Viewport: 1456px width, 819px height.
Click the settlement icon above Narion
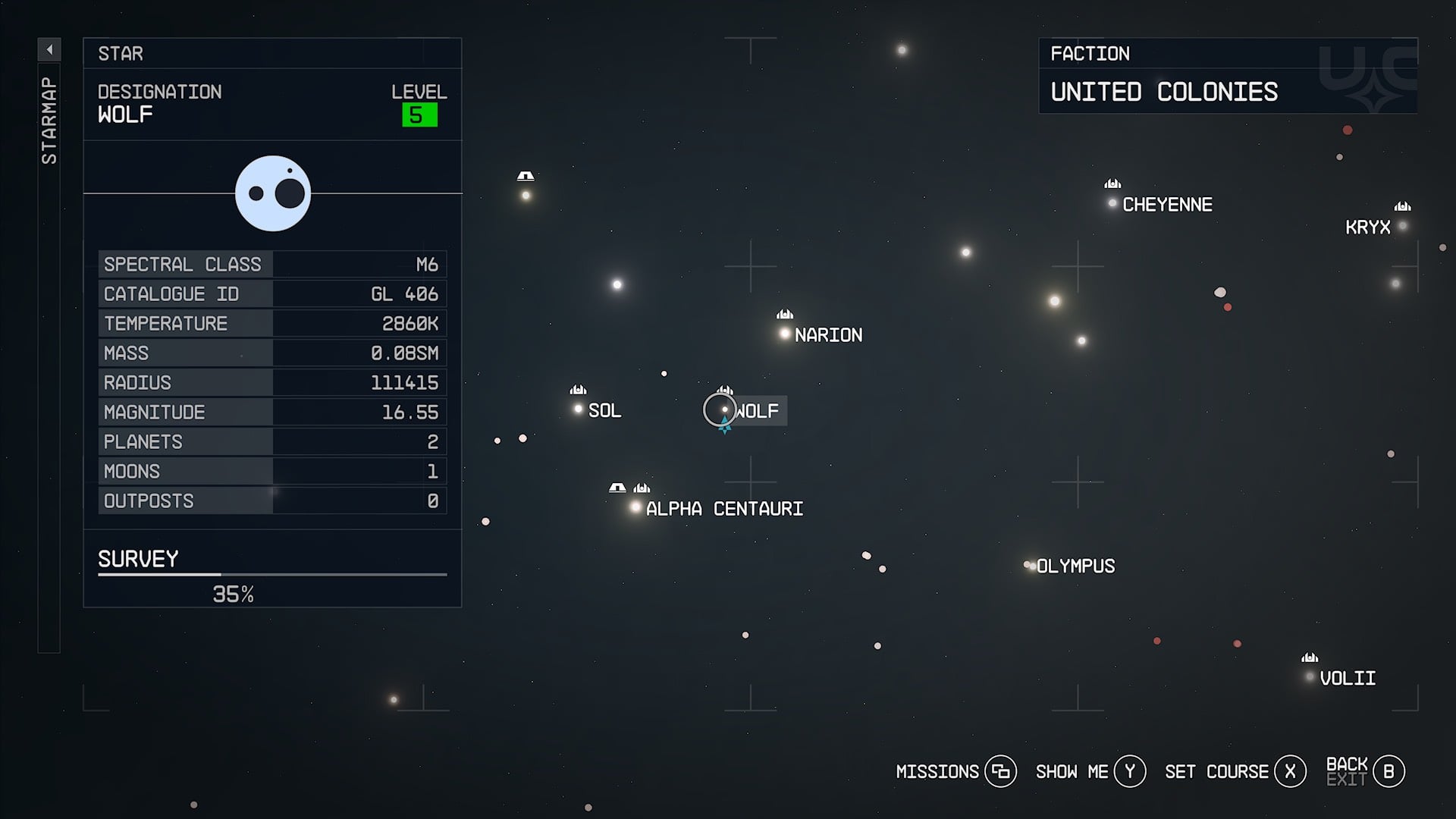point(783,313)
